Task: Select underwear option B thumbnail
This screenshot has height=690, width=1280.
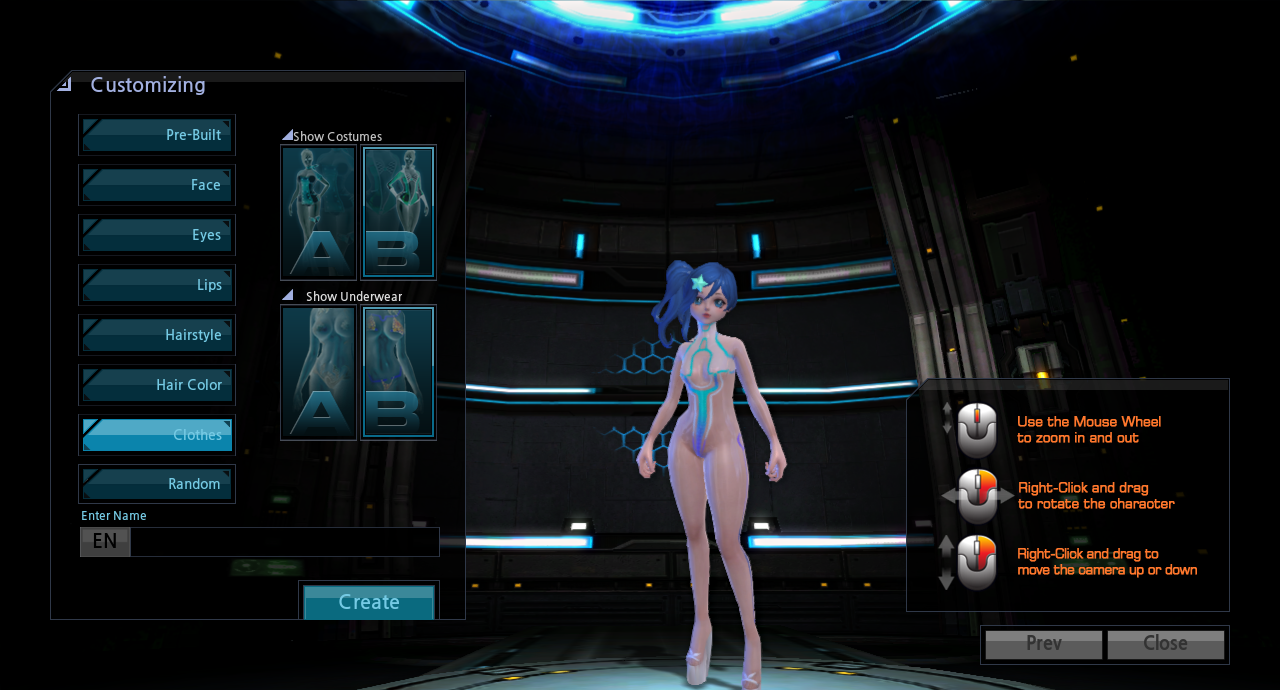Action: pos(398,372)
